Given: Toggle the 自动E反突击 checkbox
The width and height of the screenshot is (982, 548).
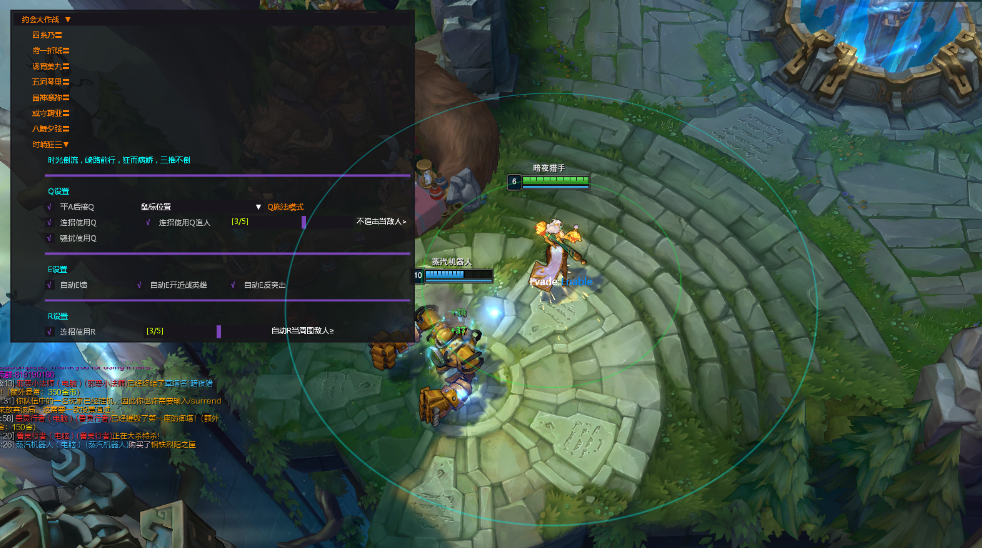Looking at the screenshot, I should 233,285.
